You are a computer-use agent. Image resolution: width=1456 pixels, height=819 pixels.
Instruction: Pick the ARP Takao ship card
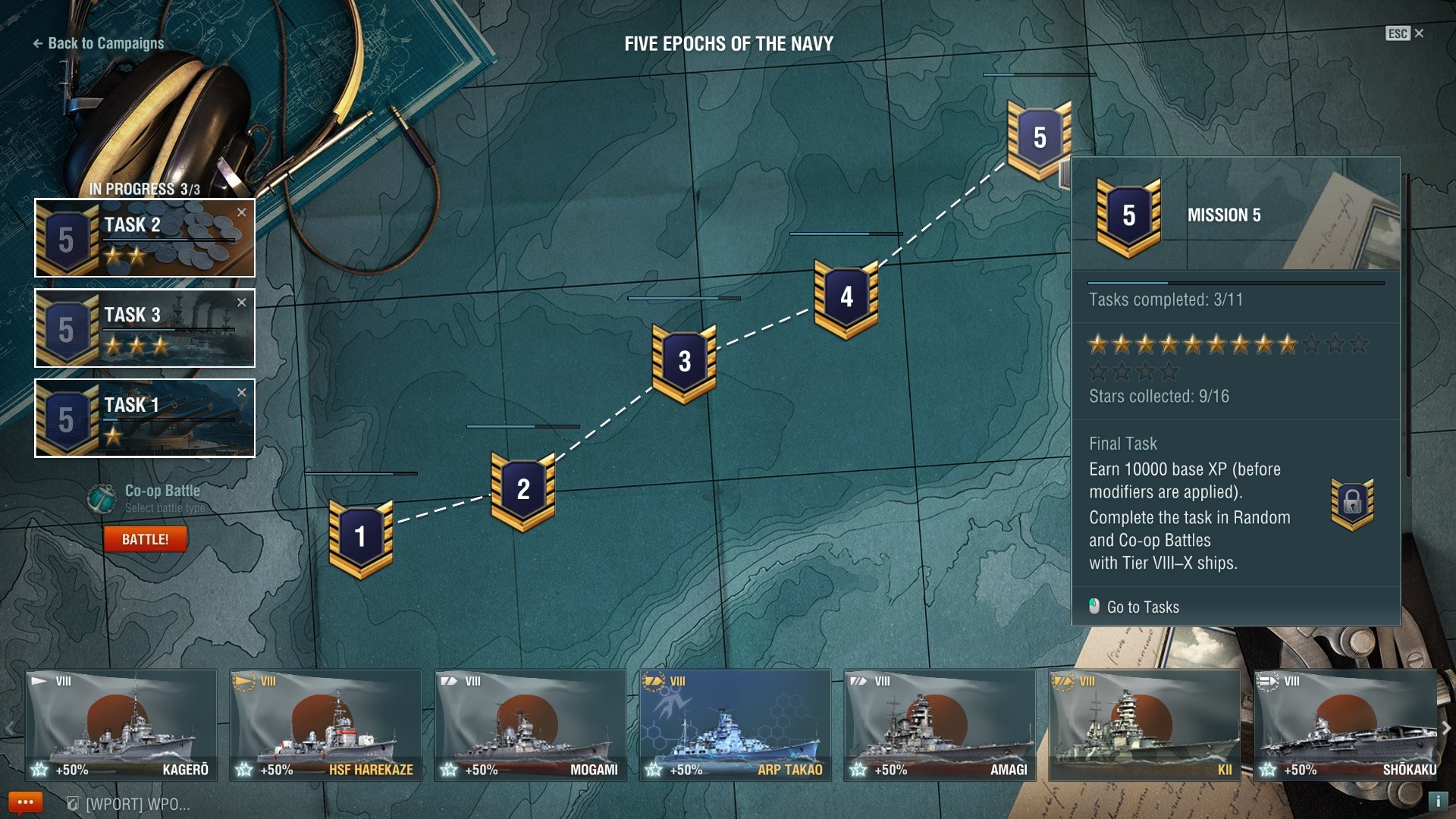coord(735,725)
